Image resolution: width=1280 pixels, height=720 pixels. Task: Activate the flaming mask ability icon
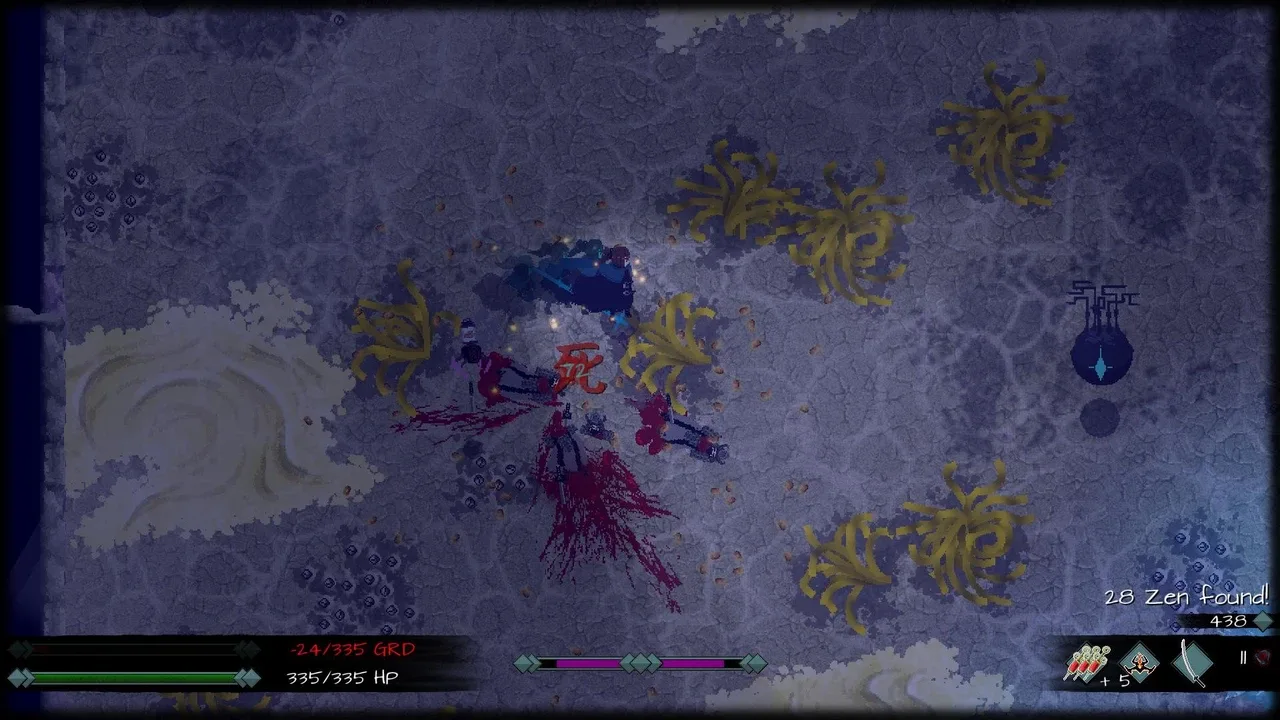1139,662
